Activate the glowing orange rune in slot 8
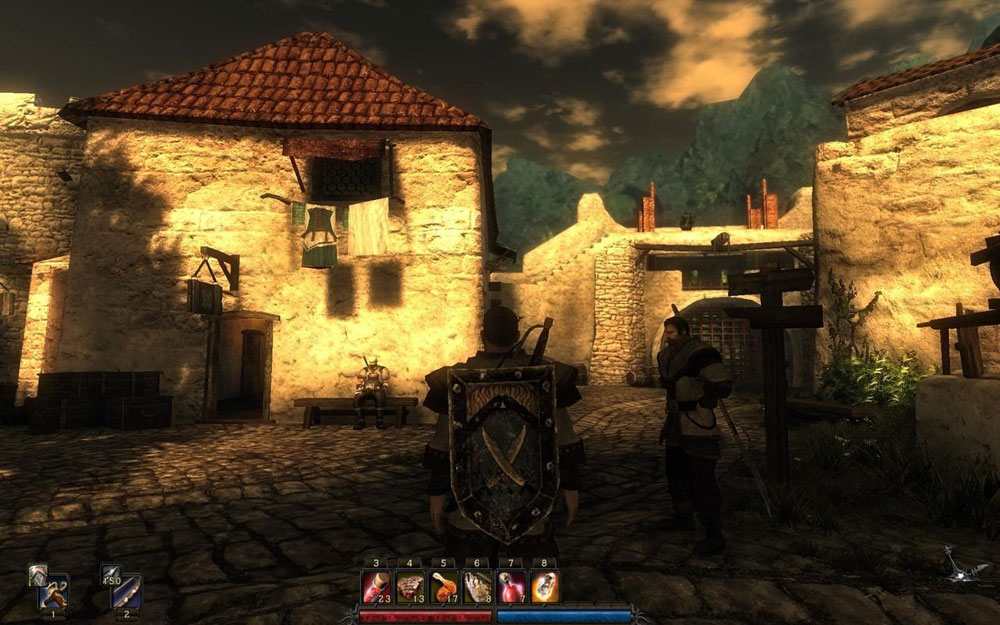The height and width of the screenshot is (625, 1000). pos(545,587)
